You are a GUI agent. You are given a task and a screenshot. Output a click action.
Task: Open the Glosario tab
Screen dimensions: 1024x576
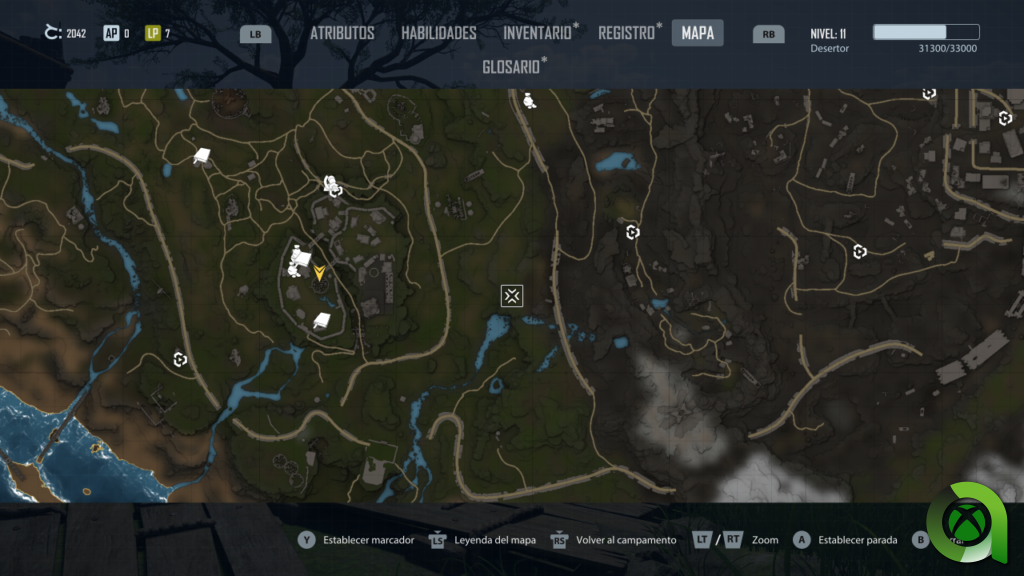512,67
